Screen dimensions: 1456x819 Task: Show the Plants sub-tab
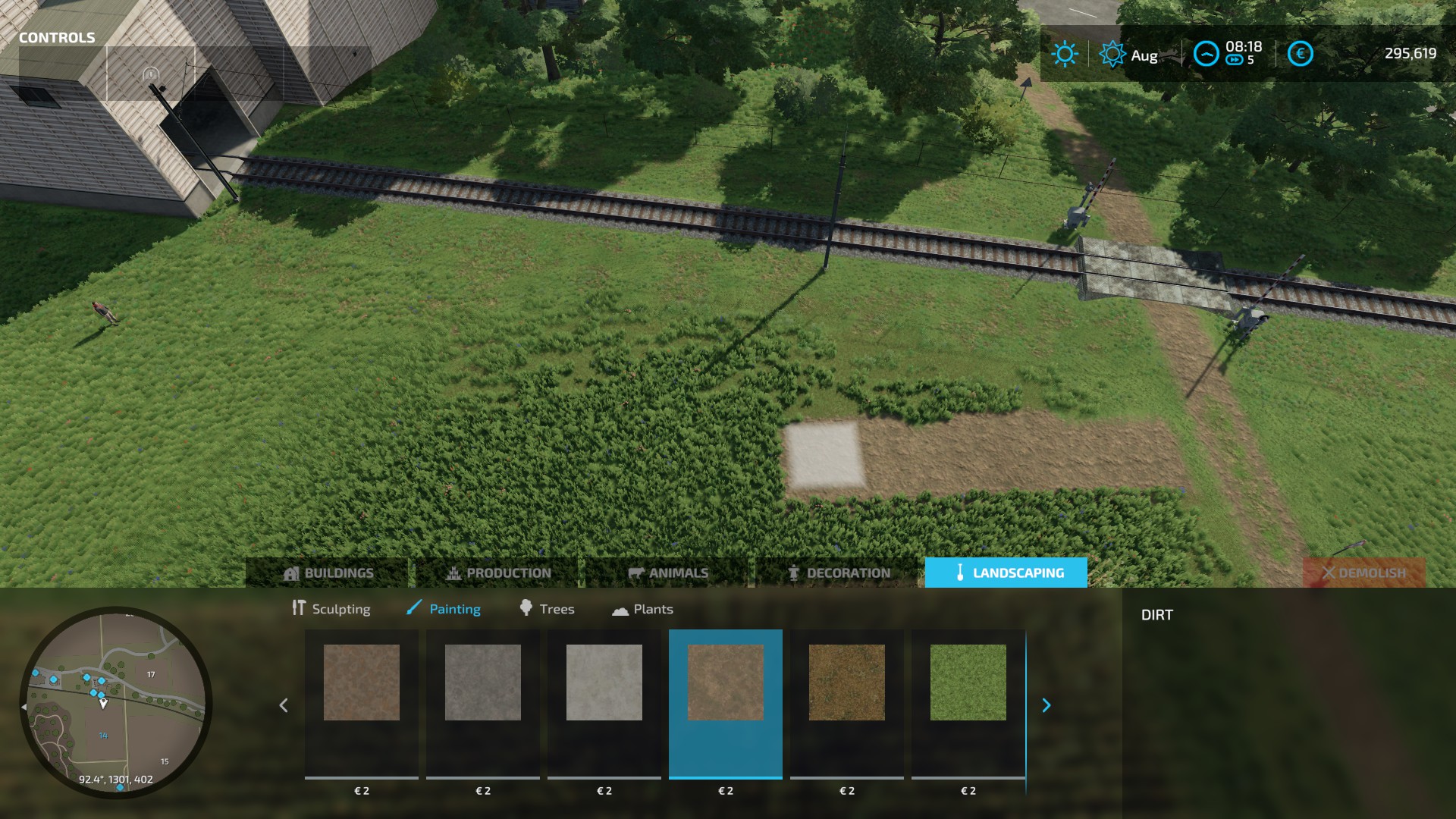click(642, 609)
